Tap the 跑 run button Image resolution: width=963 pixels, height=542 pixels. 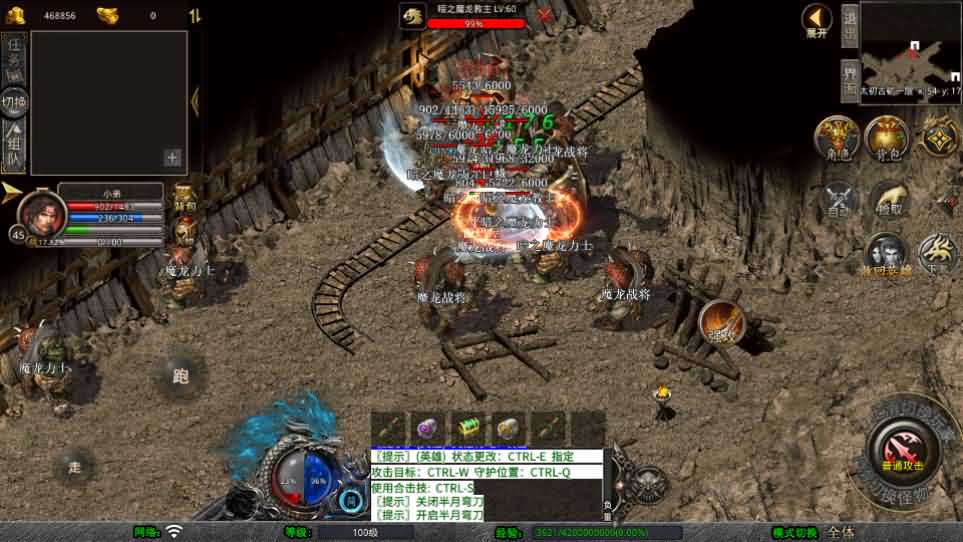pos(181,375)
